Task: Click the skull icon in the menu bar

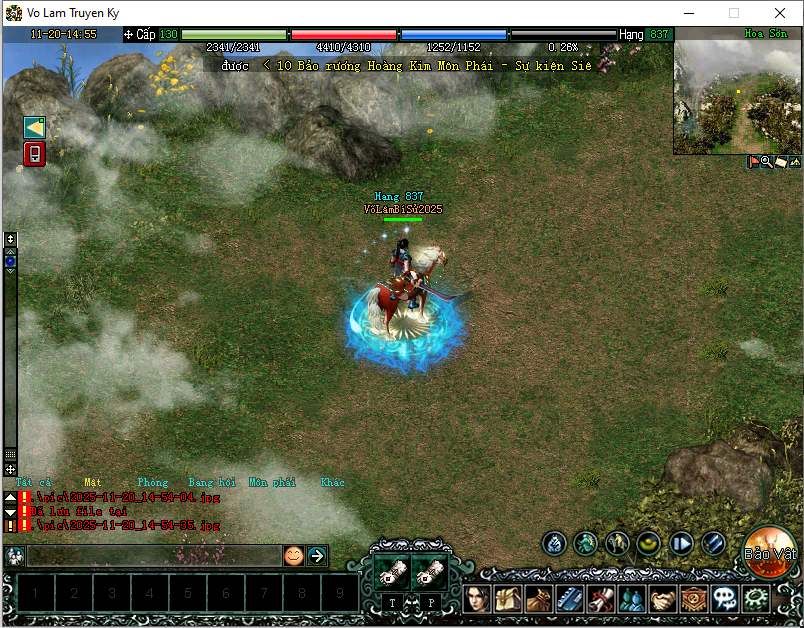Action: [x=725, y=599]
